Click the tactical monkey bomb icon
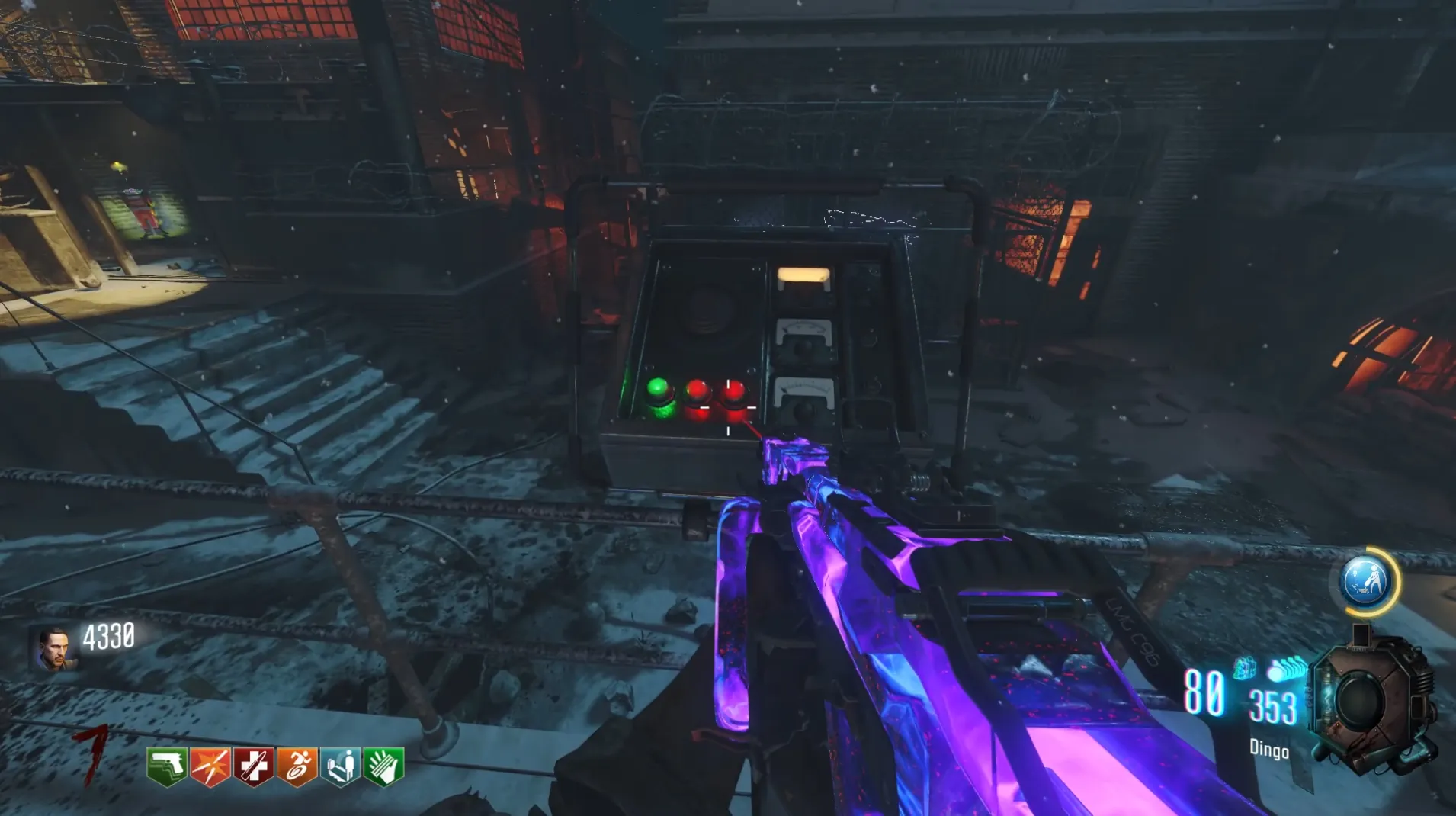The width and height of the screenshot is (1456, 816). click(1244, 669)
